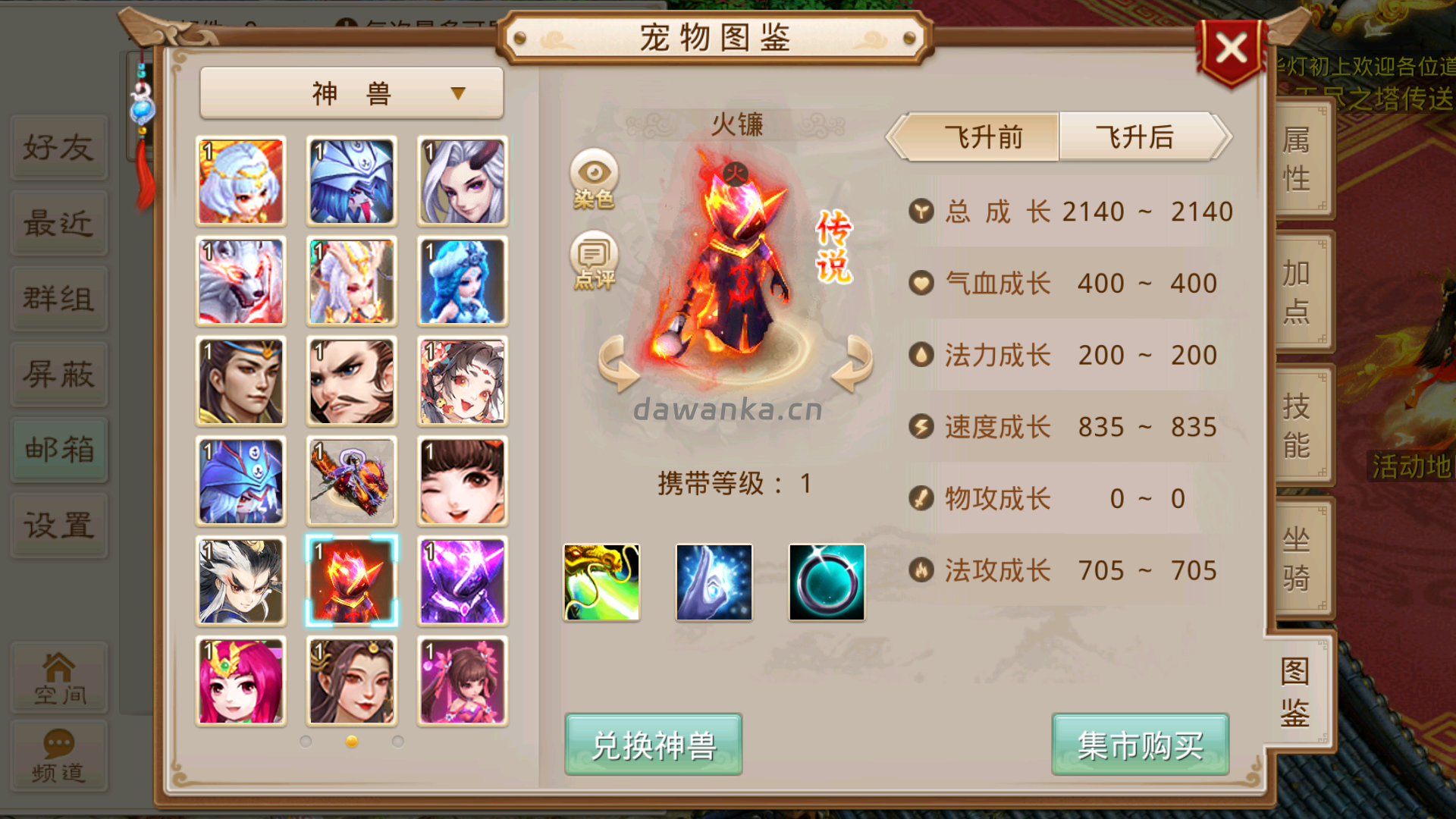Switch to 飞升后 stats view
Screen dimensions: 1456x819
tap(1136, 138)
